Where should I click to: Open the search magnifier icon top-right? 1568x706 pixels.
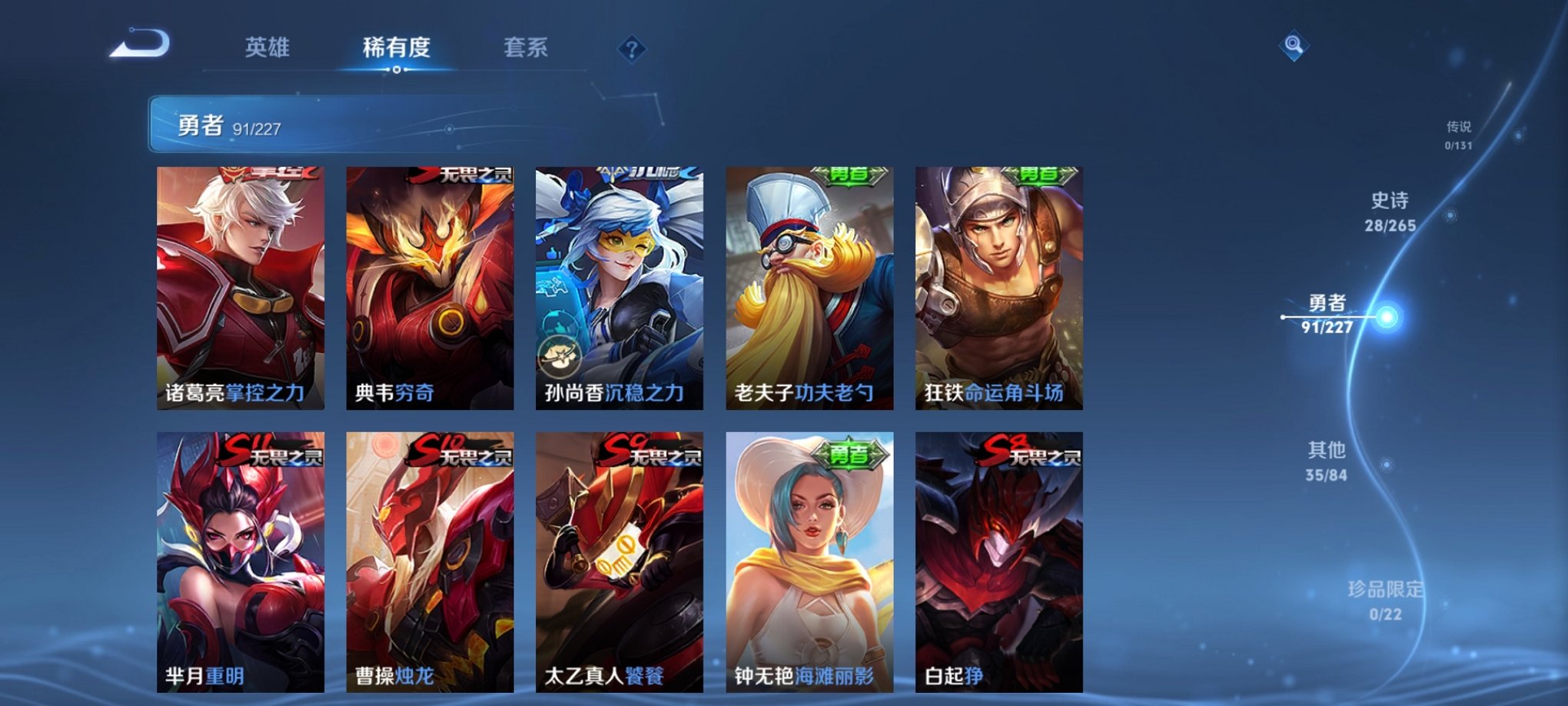pyautogui.click(x=1295, y=46)
